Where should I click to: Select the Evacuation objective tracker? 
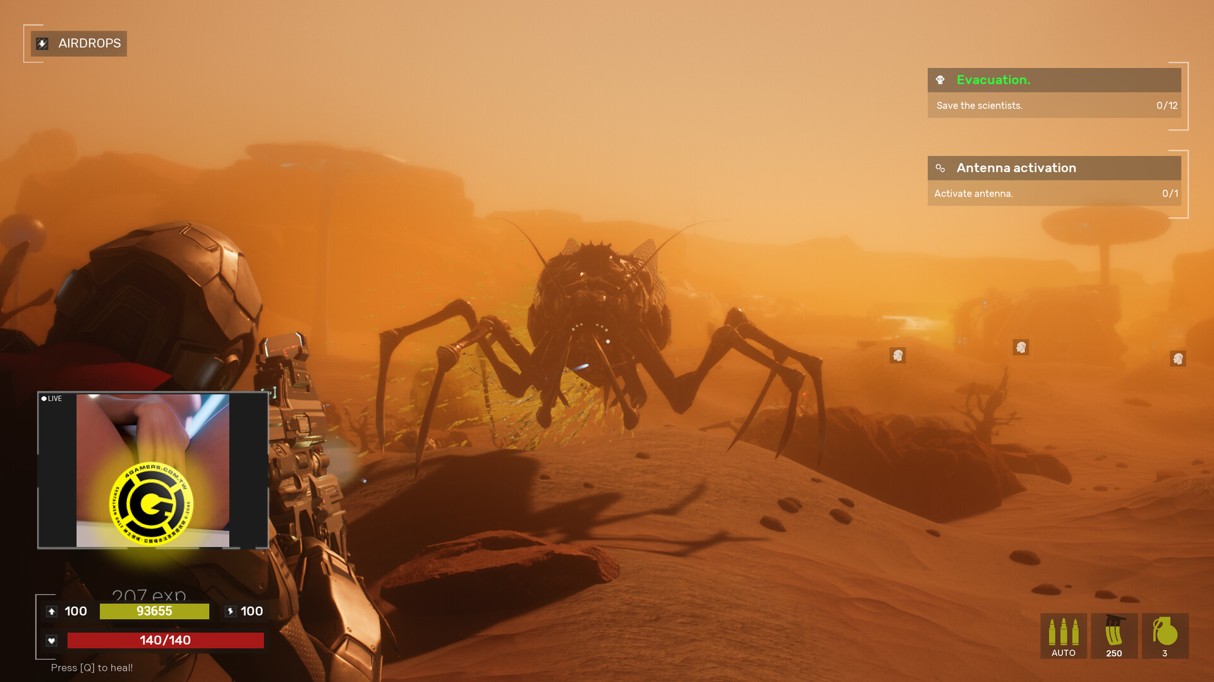click(1054, 80)
